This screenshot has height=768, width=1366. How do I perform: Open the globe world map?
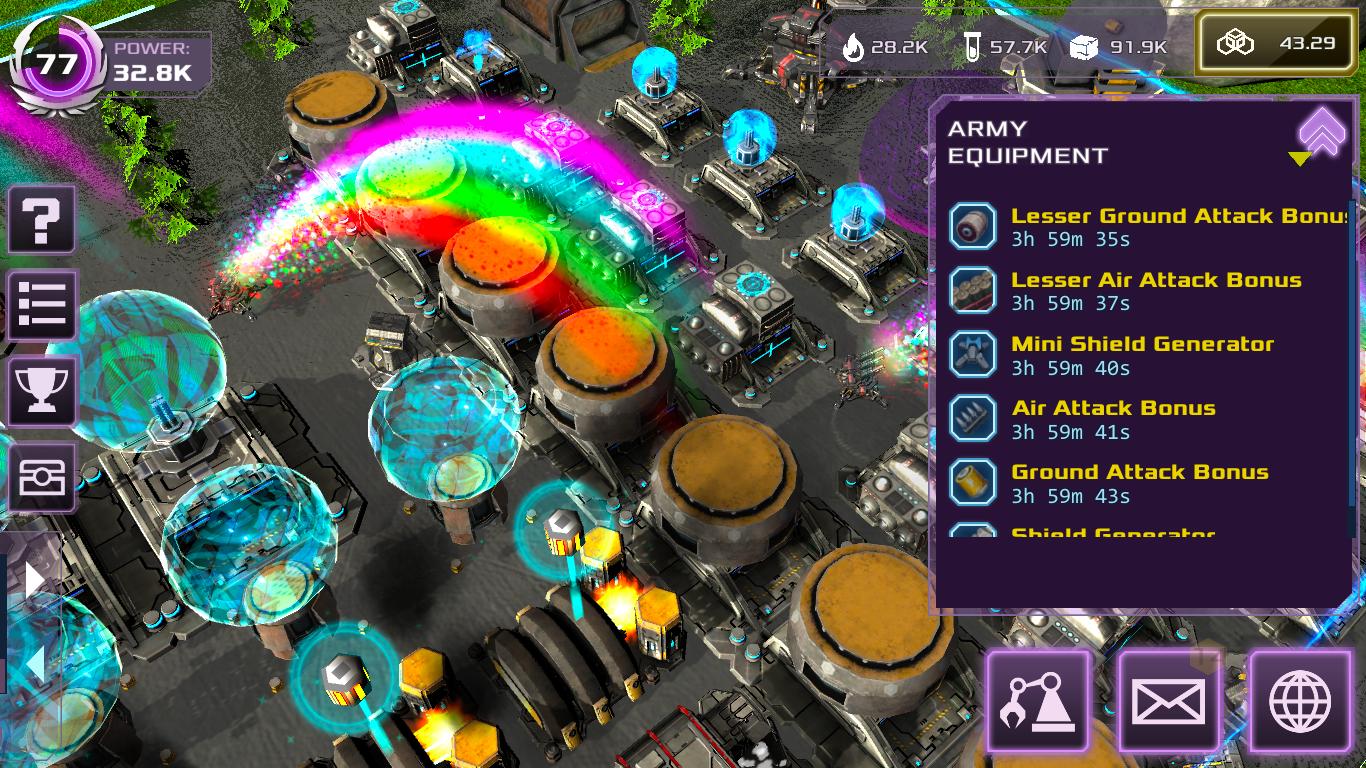coord(1300,701)
